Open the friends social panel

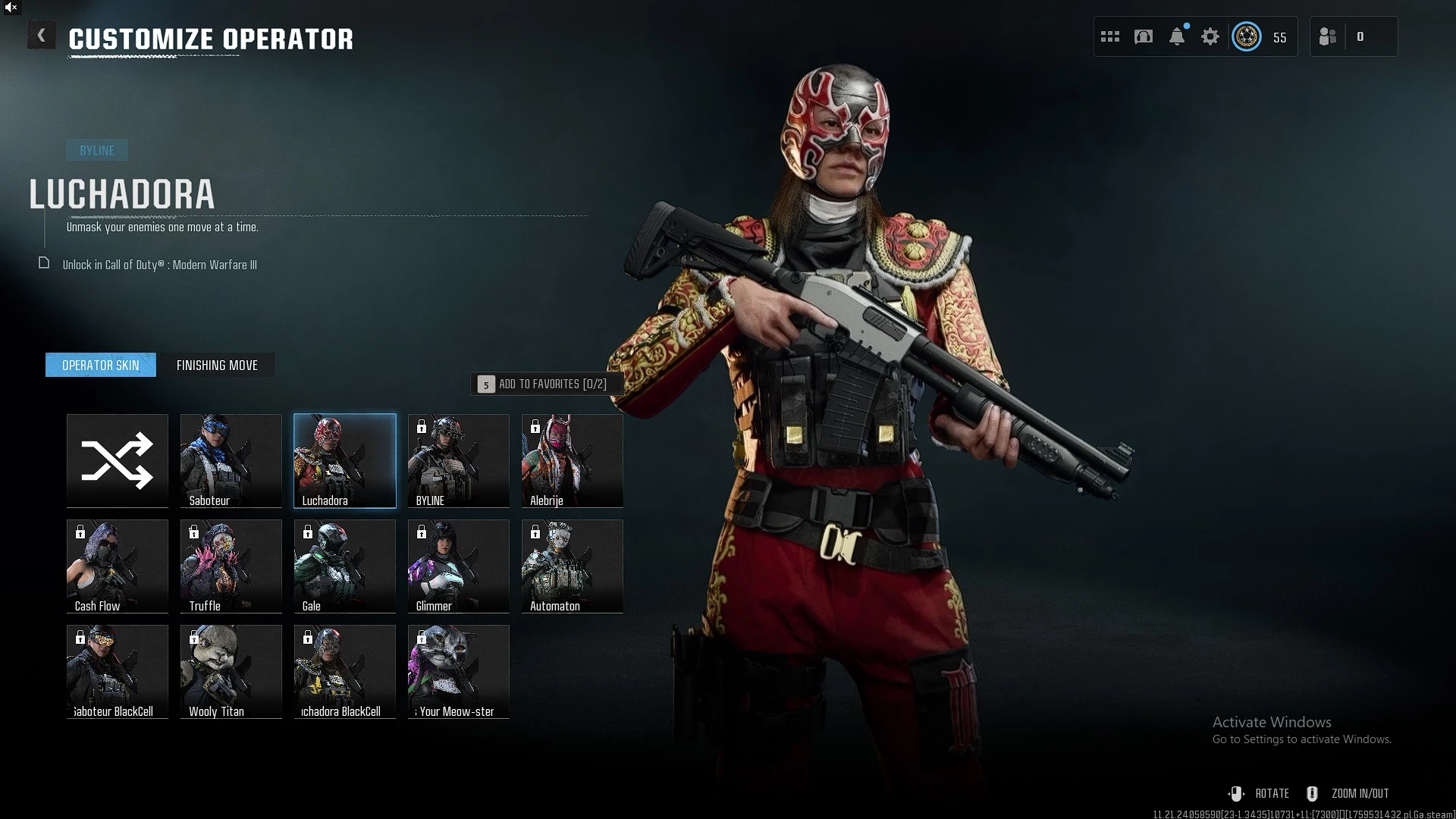tap(1328, 36)
